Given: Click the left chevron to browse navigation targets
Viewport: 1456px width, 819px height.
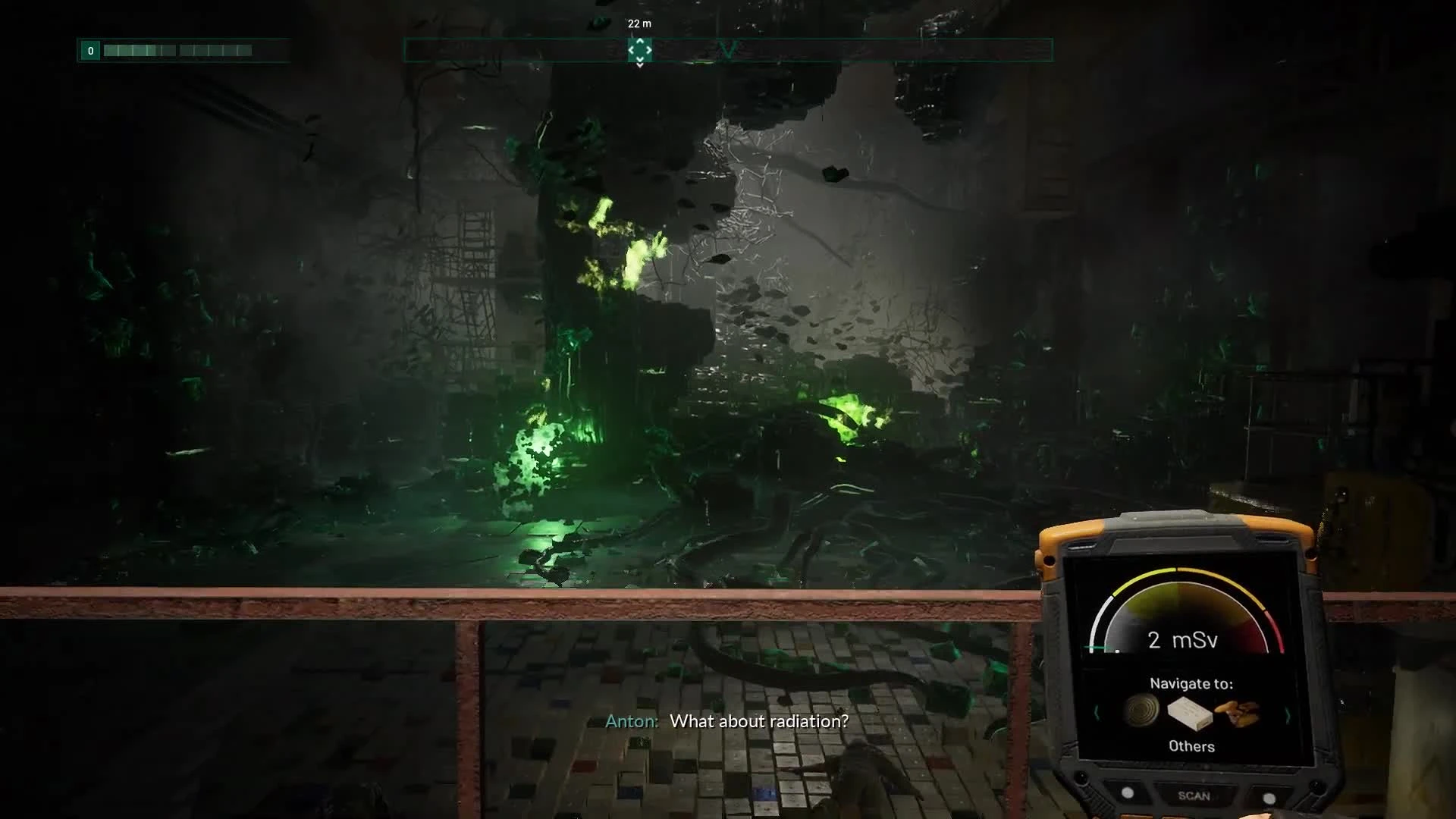Looking at the screenshot, I should click(x=1097, y=714).
